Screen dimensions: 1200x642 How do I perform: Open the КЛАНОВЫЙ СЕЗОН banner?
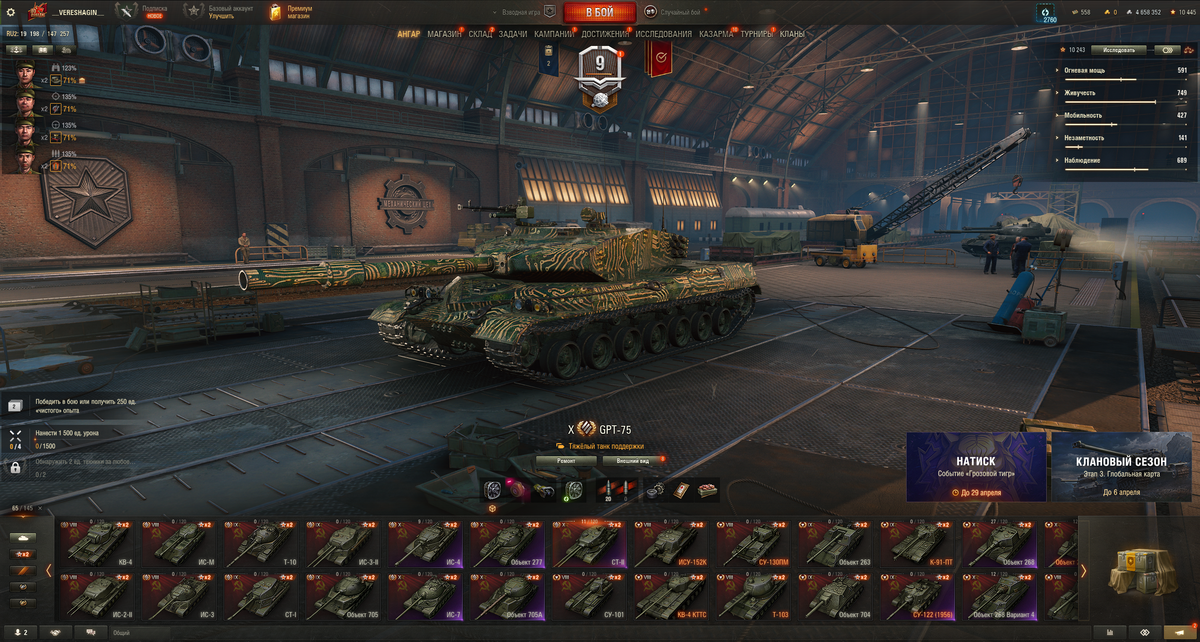1122,466
